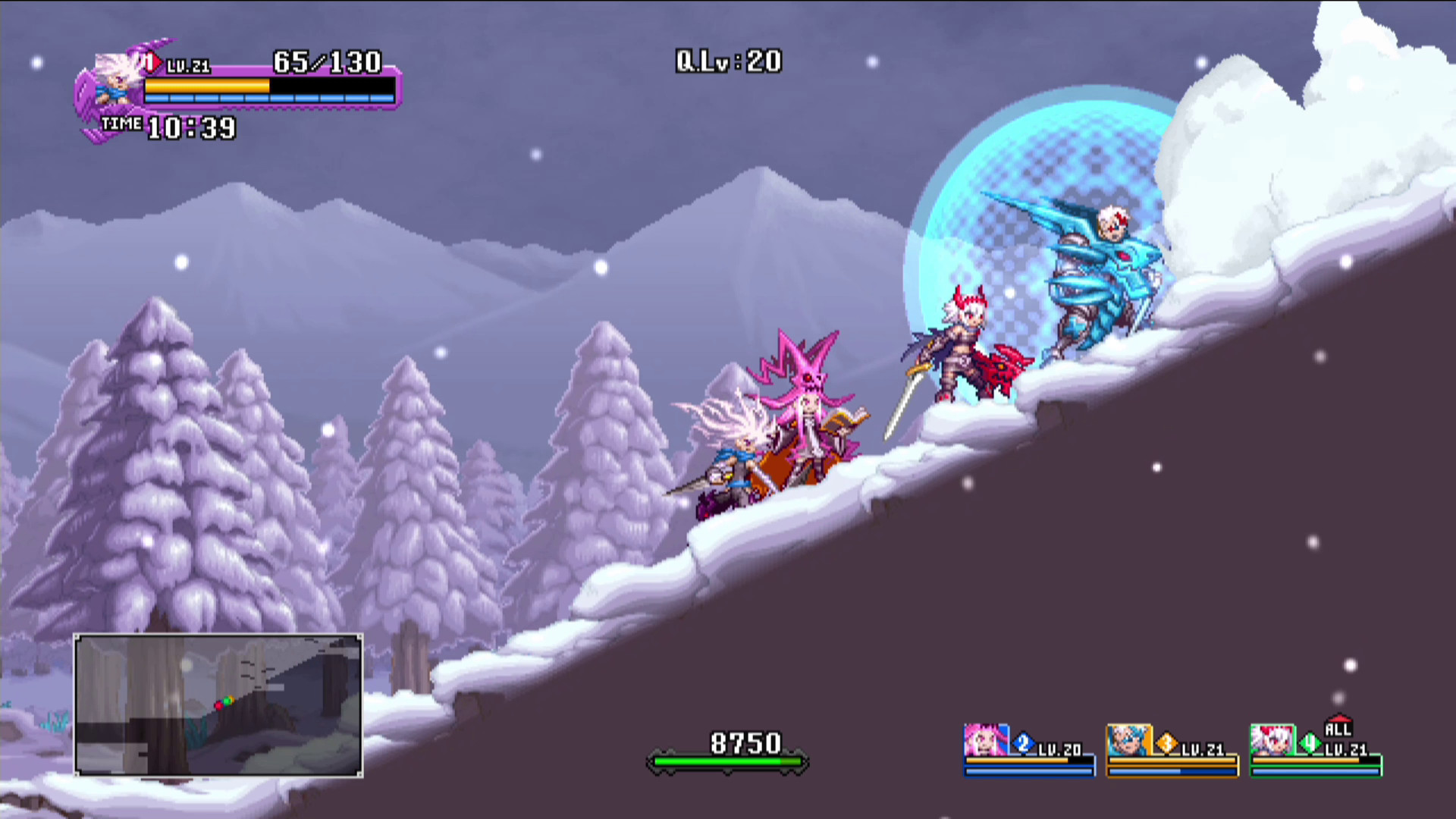Select the player 1 character portrait
This screenshot has width=1456, height=819.
point(112,80)
